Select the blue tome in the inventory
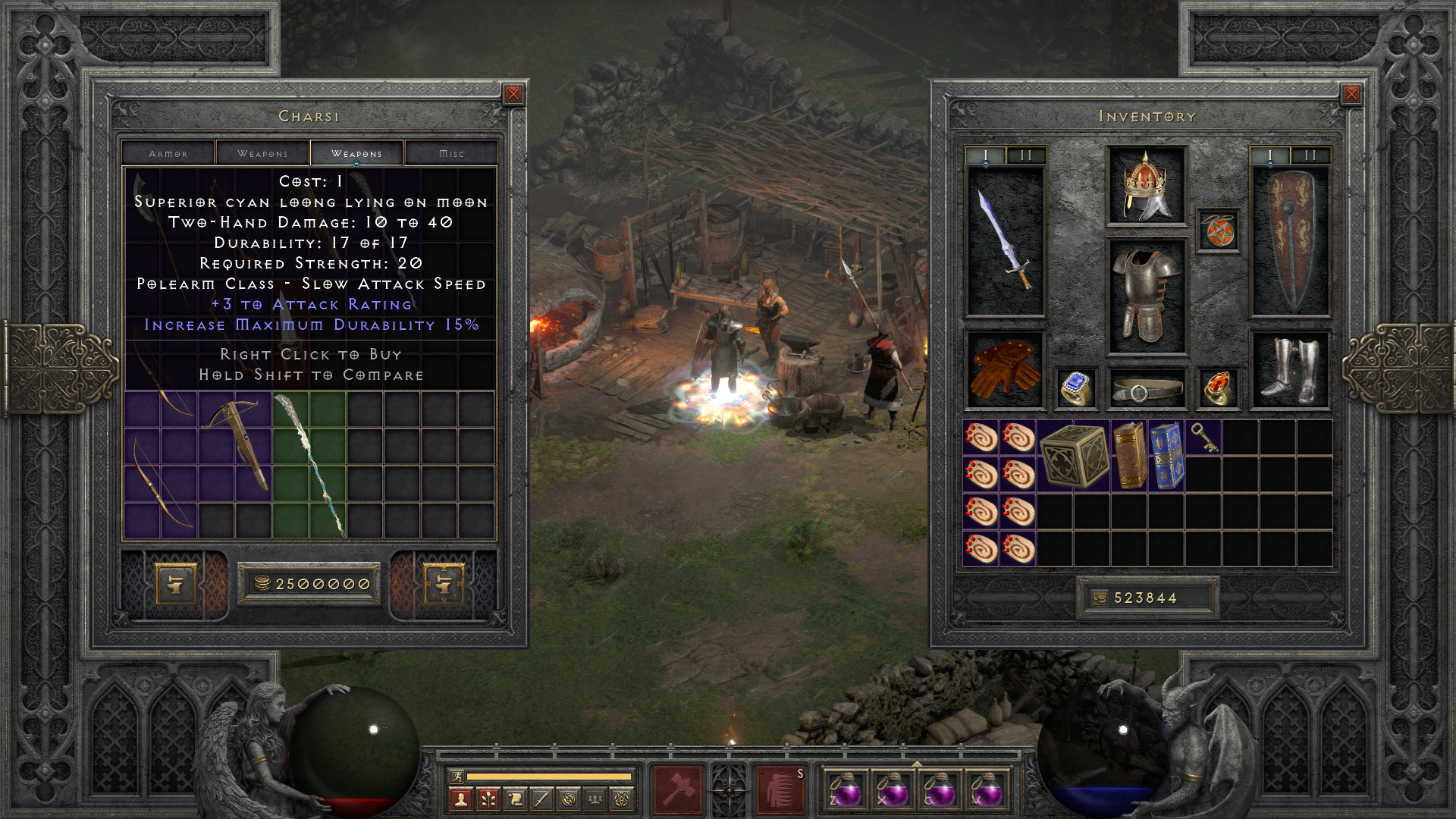Viewport: 1456px width, 819px height. [1166, 455]
